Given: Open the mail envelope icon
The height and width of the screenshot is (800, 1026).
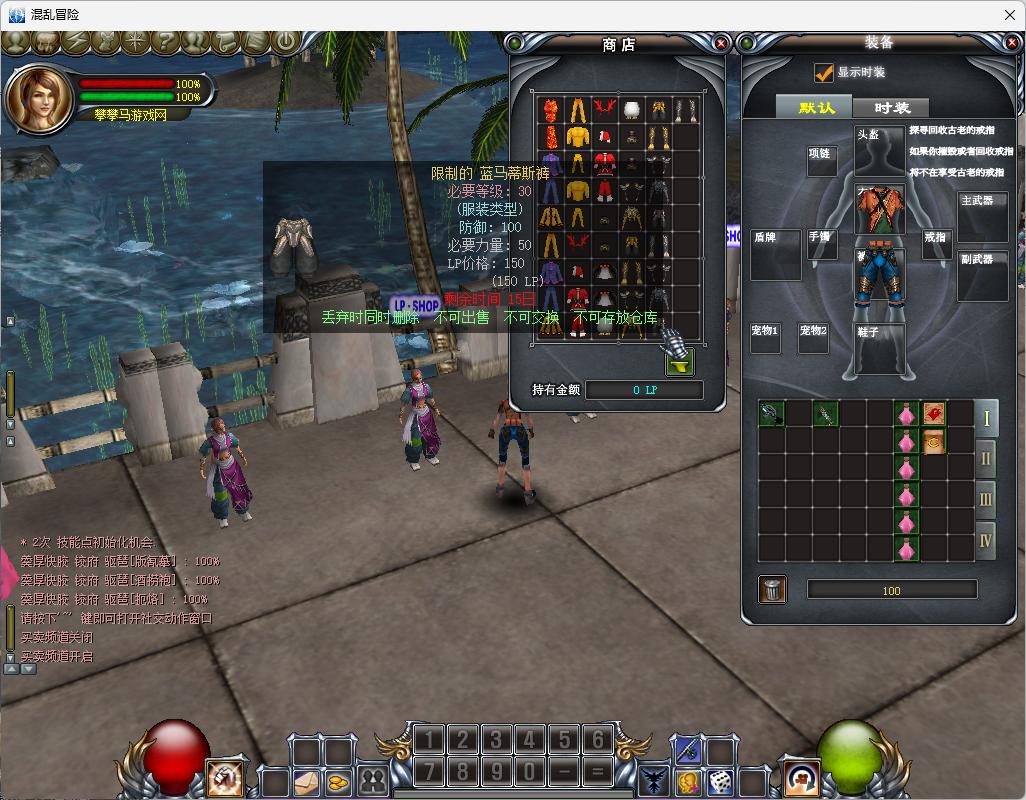Looking at the screenshot, I should (306, 781).
